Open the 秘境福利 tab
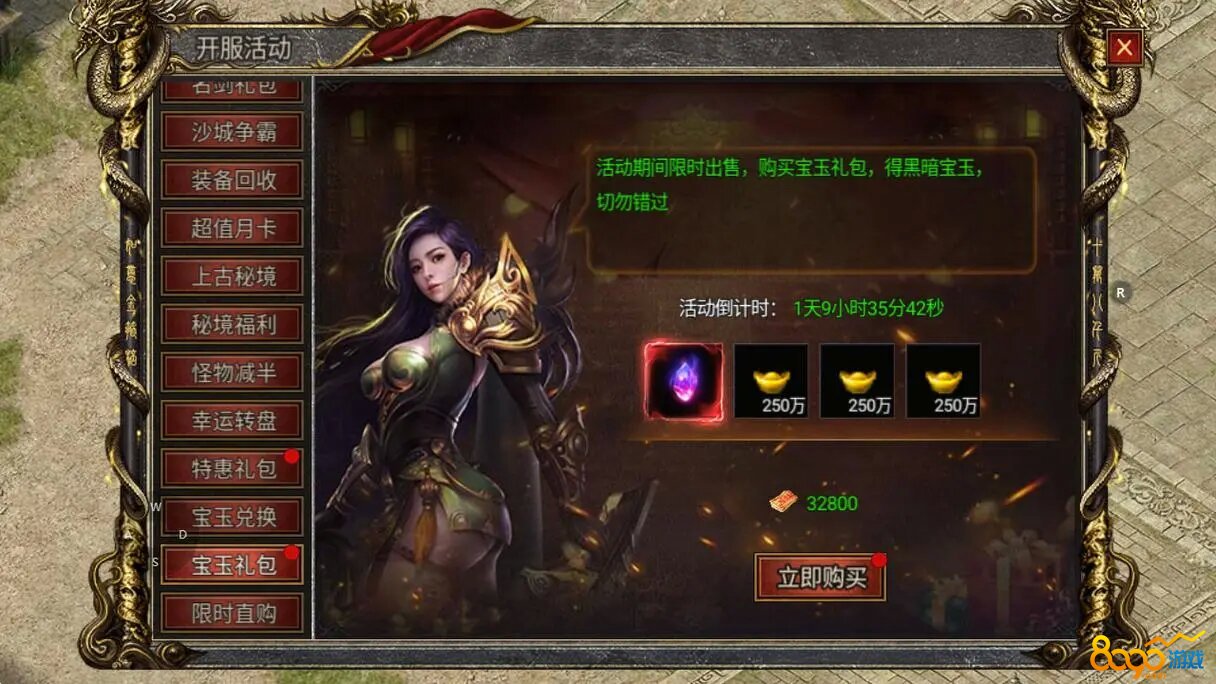Viewport: 1216px width, 684px height. pyautogui.click(x=232, y=324)
